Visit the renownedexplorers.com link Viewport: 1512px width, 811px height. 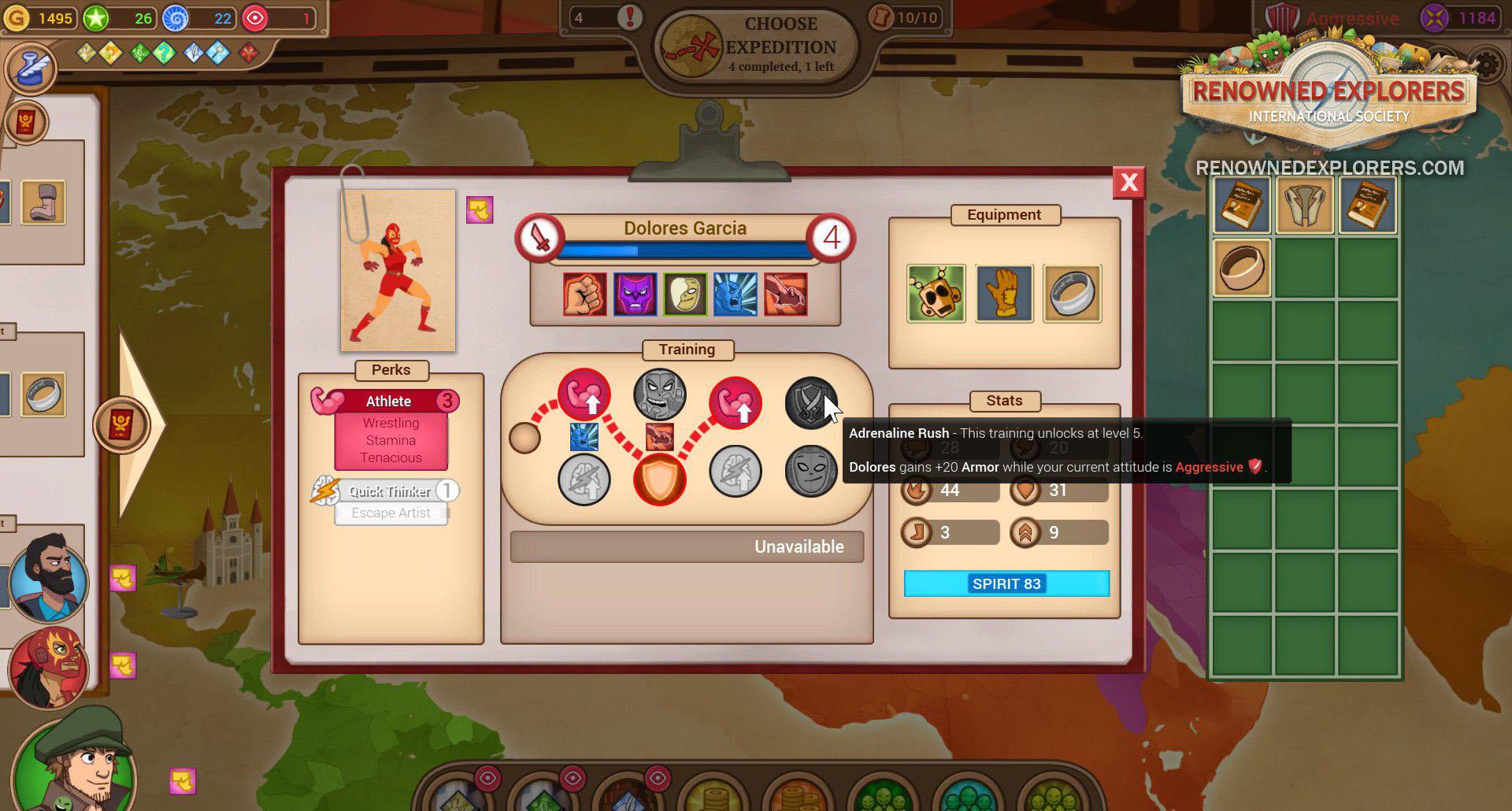pyautogui.click(x=1329, y=168)
